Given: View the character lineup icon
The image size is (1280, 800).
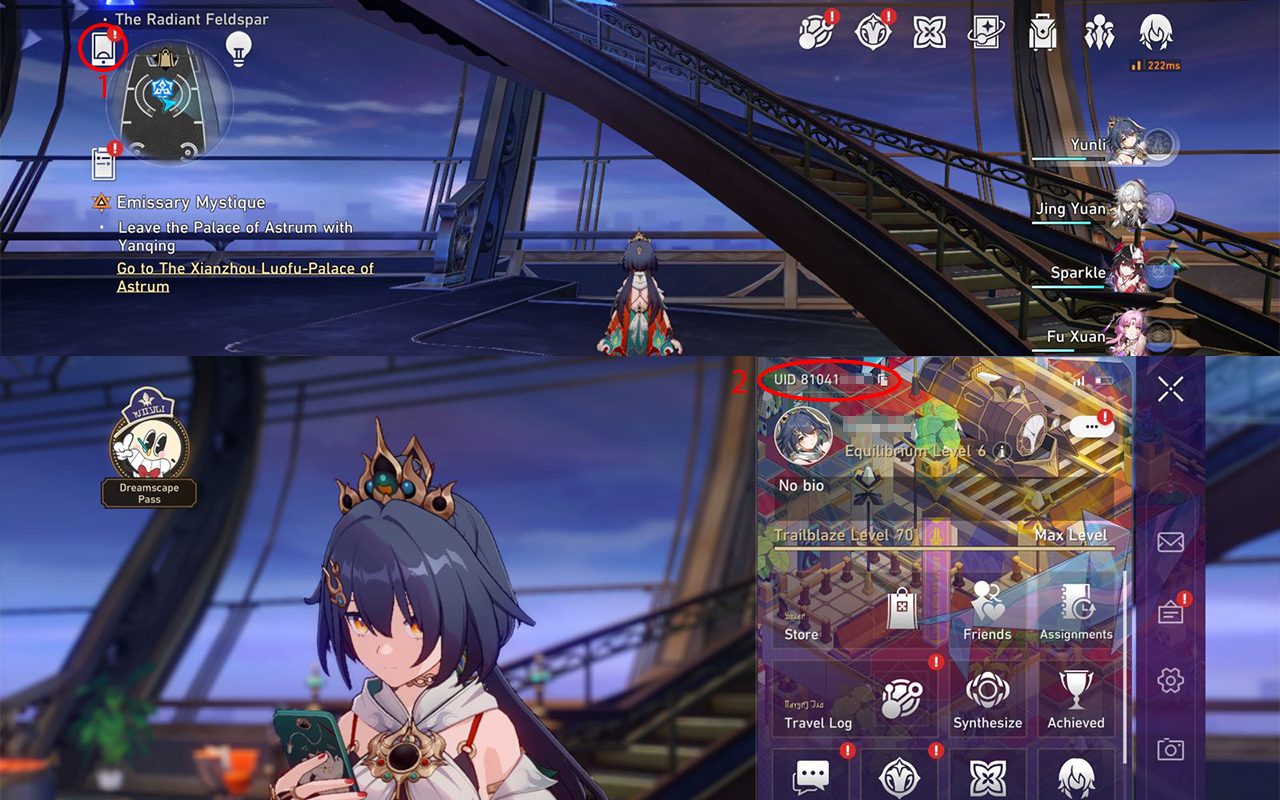Looking at the screenshot, I should coord(1098,32).
